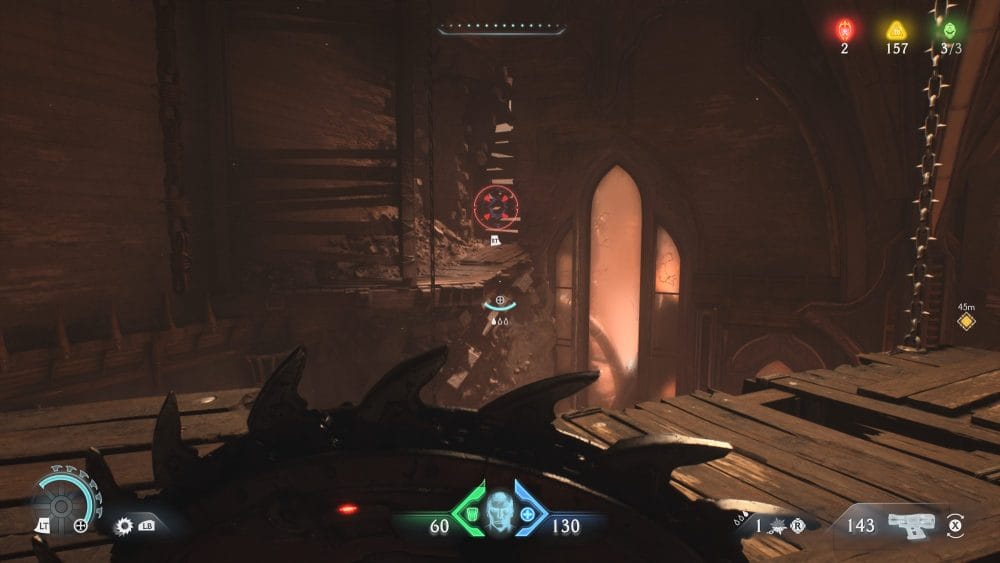Select the red shield throw target reticle

click(x=497, y=206)
